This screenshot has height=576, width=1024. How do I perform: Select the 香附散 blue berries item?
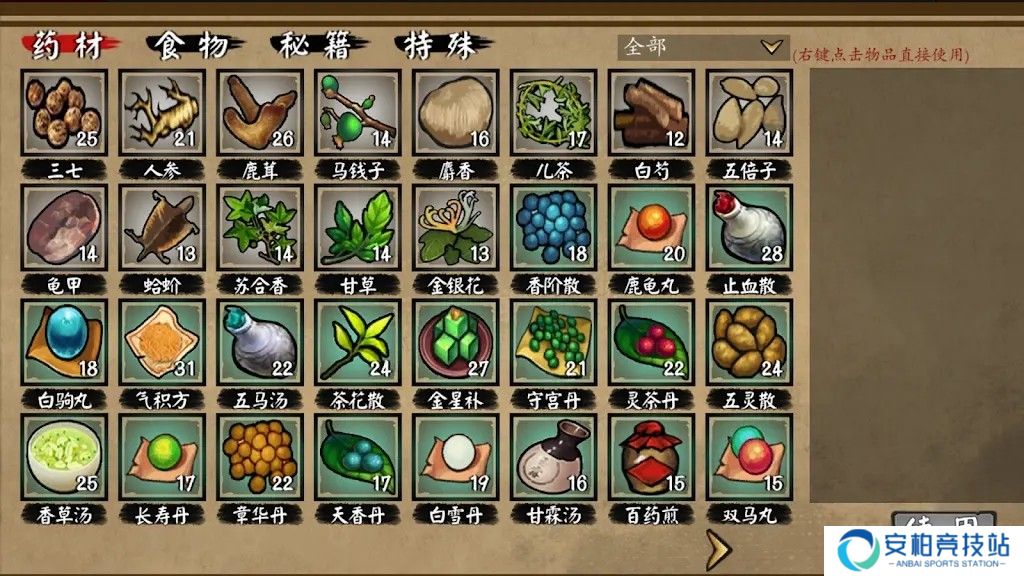point(554,227)
